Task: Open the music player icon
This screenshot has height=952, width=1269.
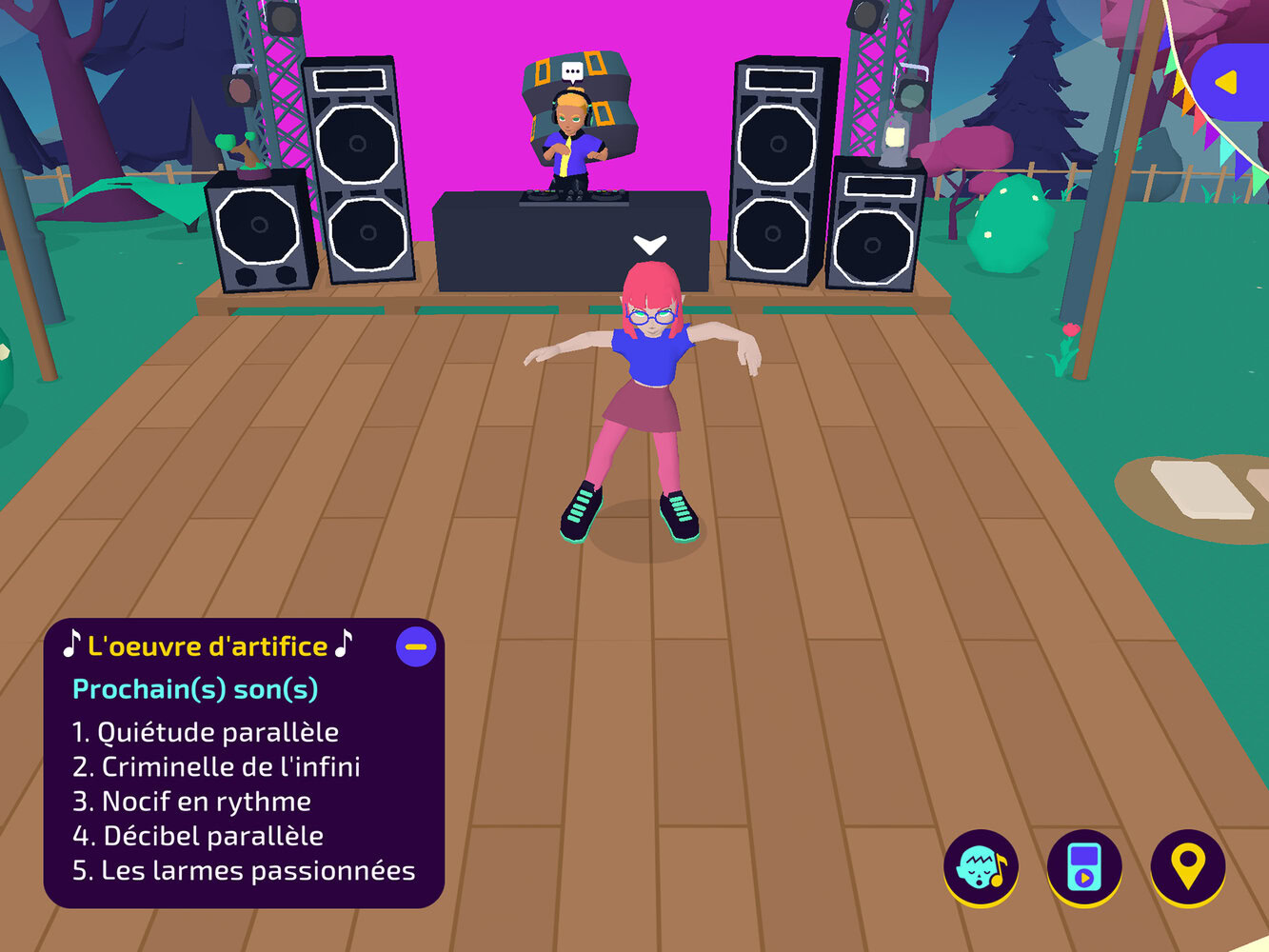Action: 1084,866
